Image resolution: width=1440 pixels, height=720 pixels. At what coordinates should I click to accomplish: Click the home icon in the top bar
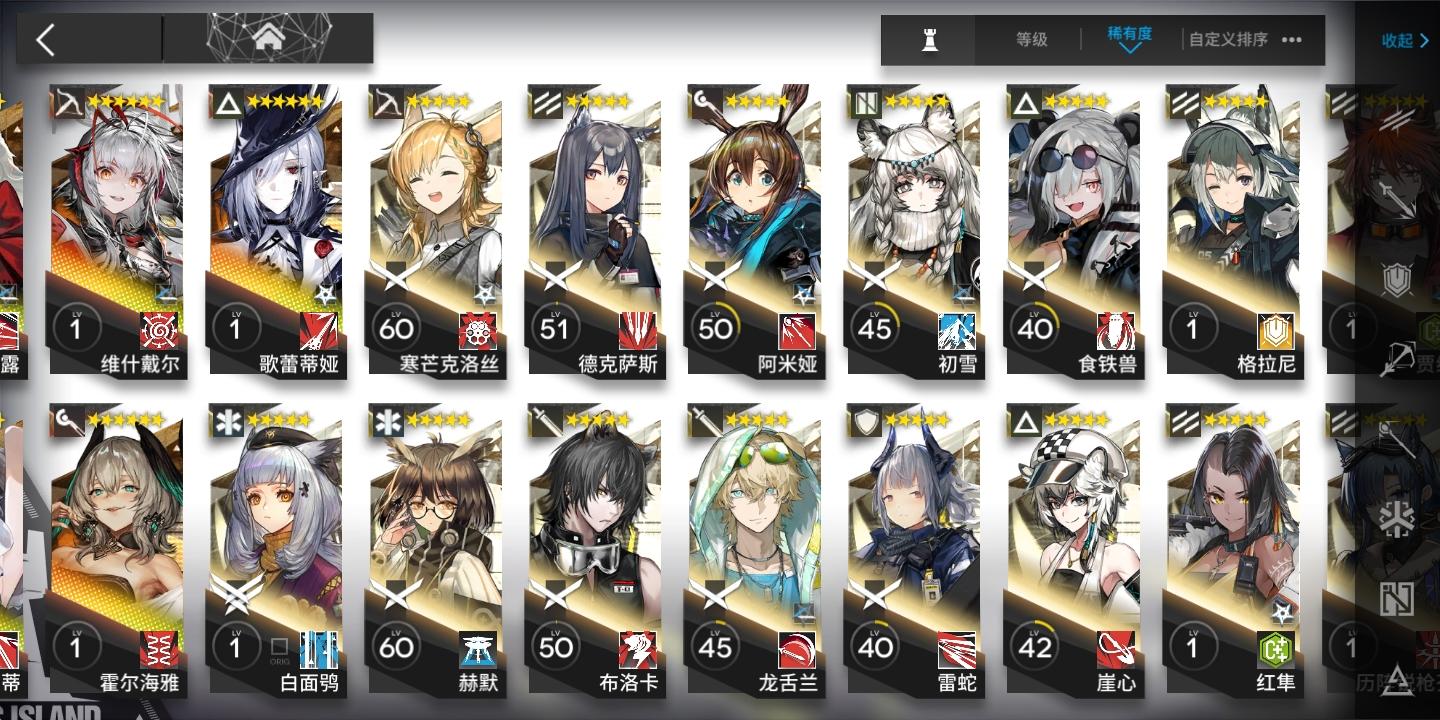point(268,38)
